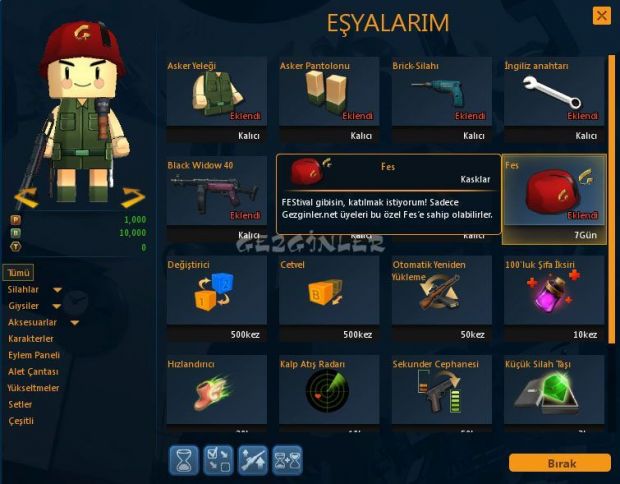620x484 pixels.
Task: Switch to the Yükseltmeler category
Action: pyautogui.click(x=34, y=388)
